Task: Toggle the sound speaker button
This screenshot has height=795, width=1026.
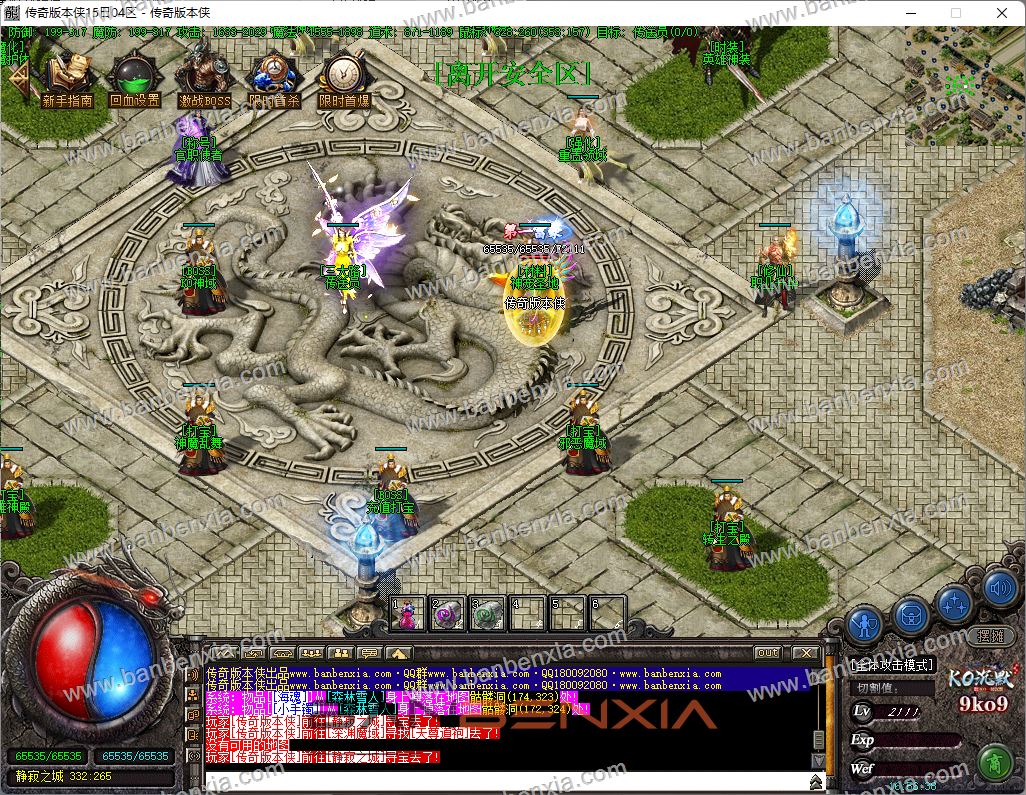Action: point(1000,587)
